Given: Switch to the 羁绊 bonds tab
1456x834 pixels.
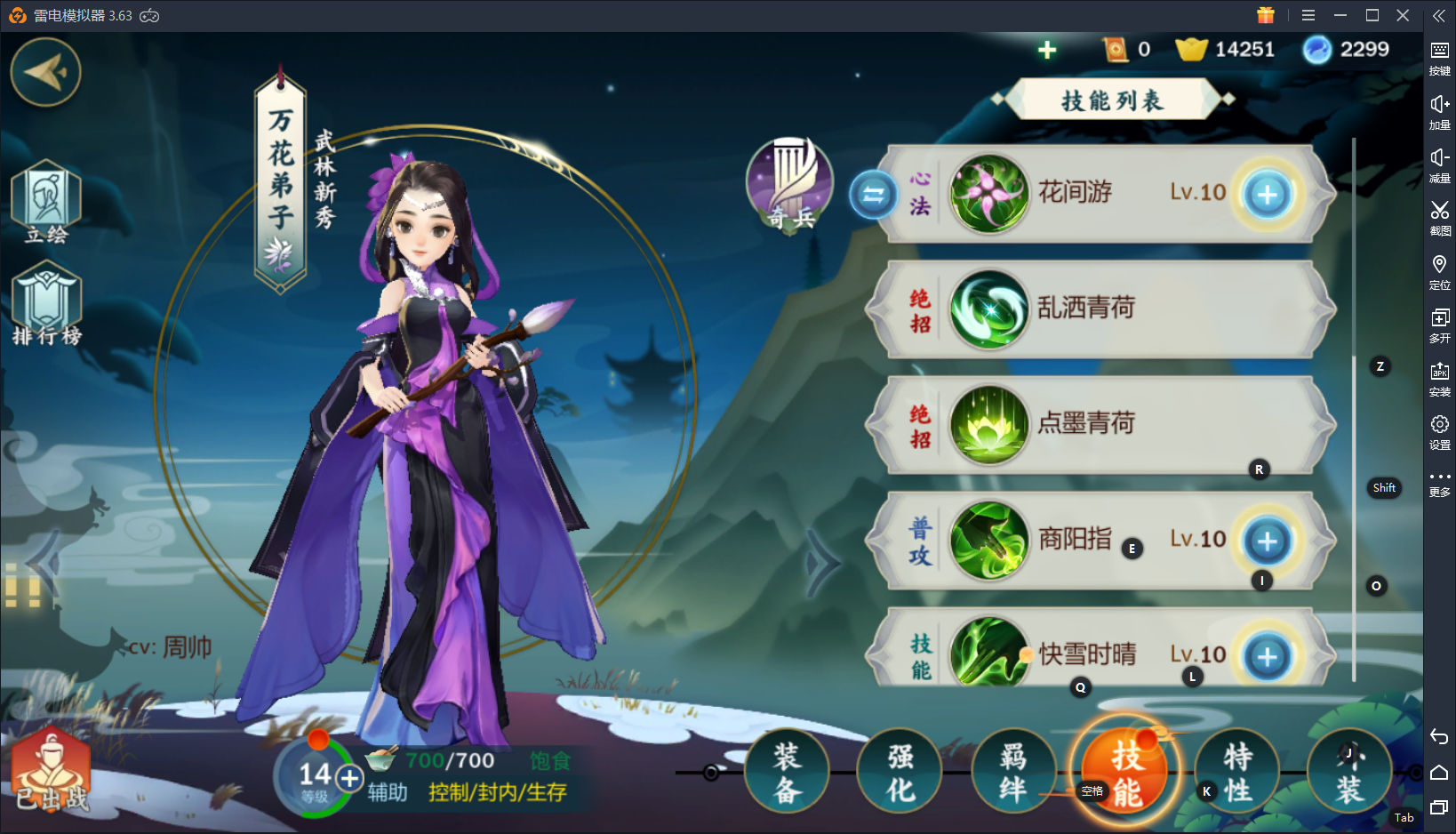Looking at the screenshot, I should 1012,773.
